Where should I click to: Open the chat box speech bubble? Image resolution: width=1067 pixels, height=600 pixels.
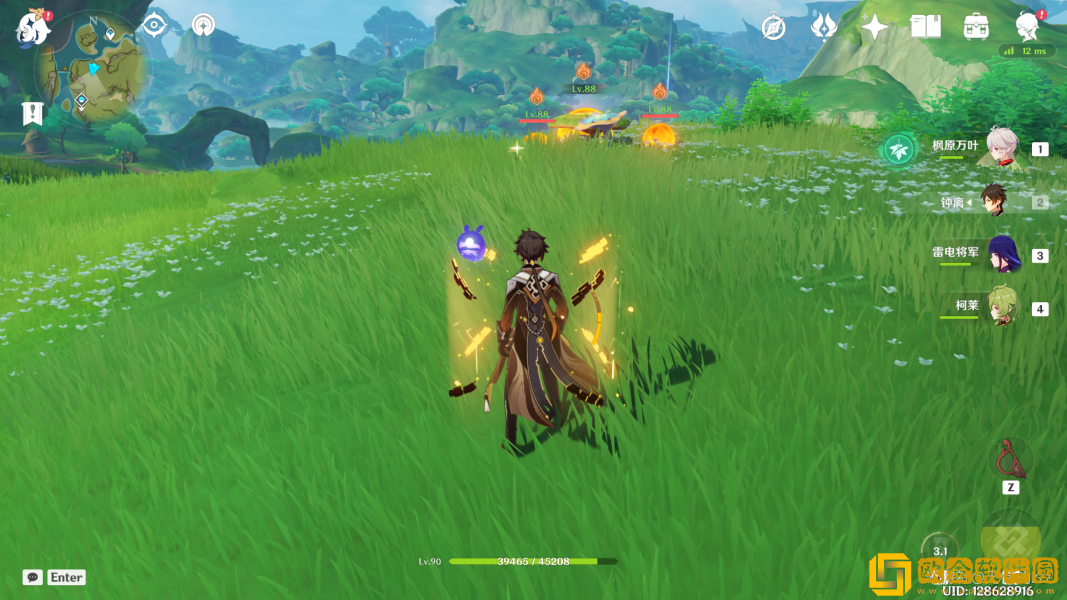point(33,577)
